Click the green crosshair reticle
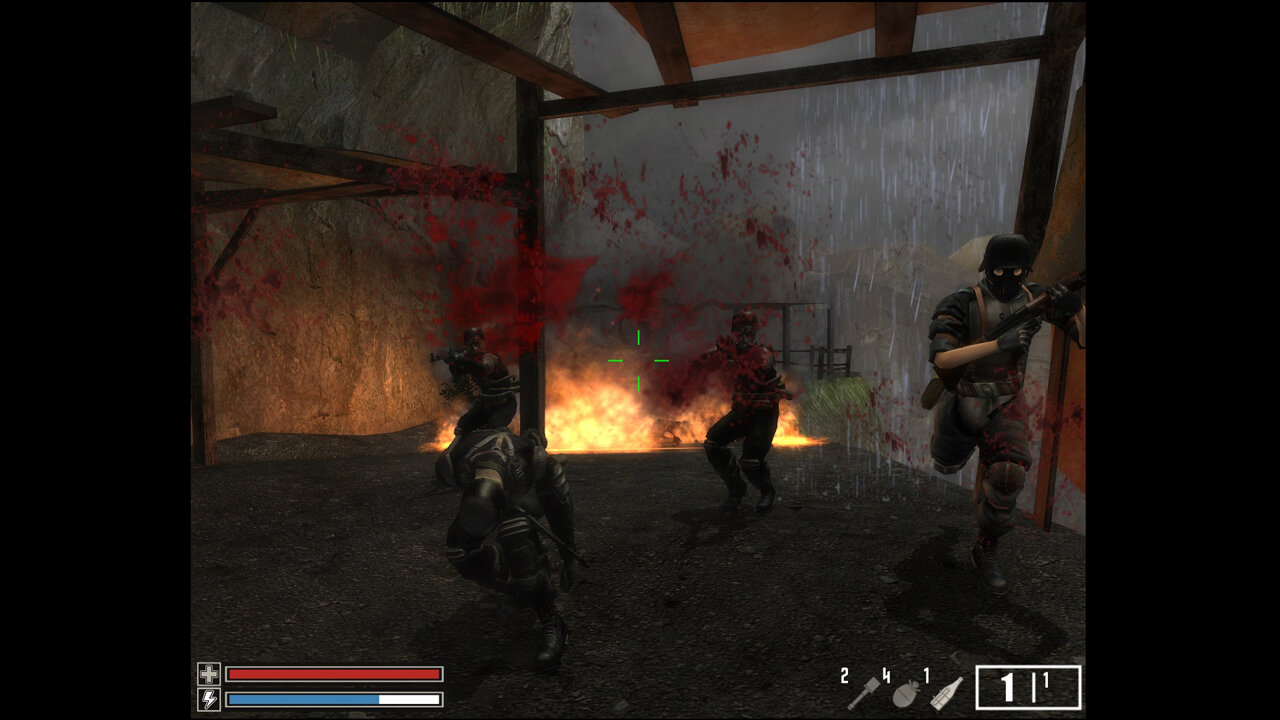 [638, 358]
